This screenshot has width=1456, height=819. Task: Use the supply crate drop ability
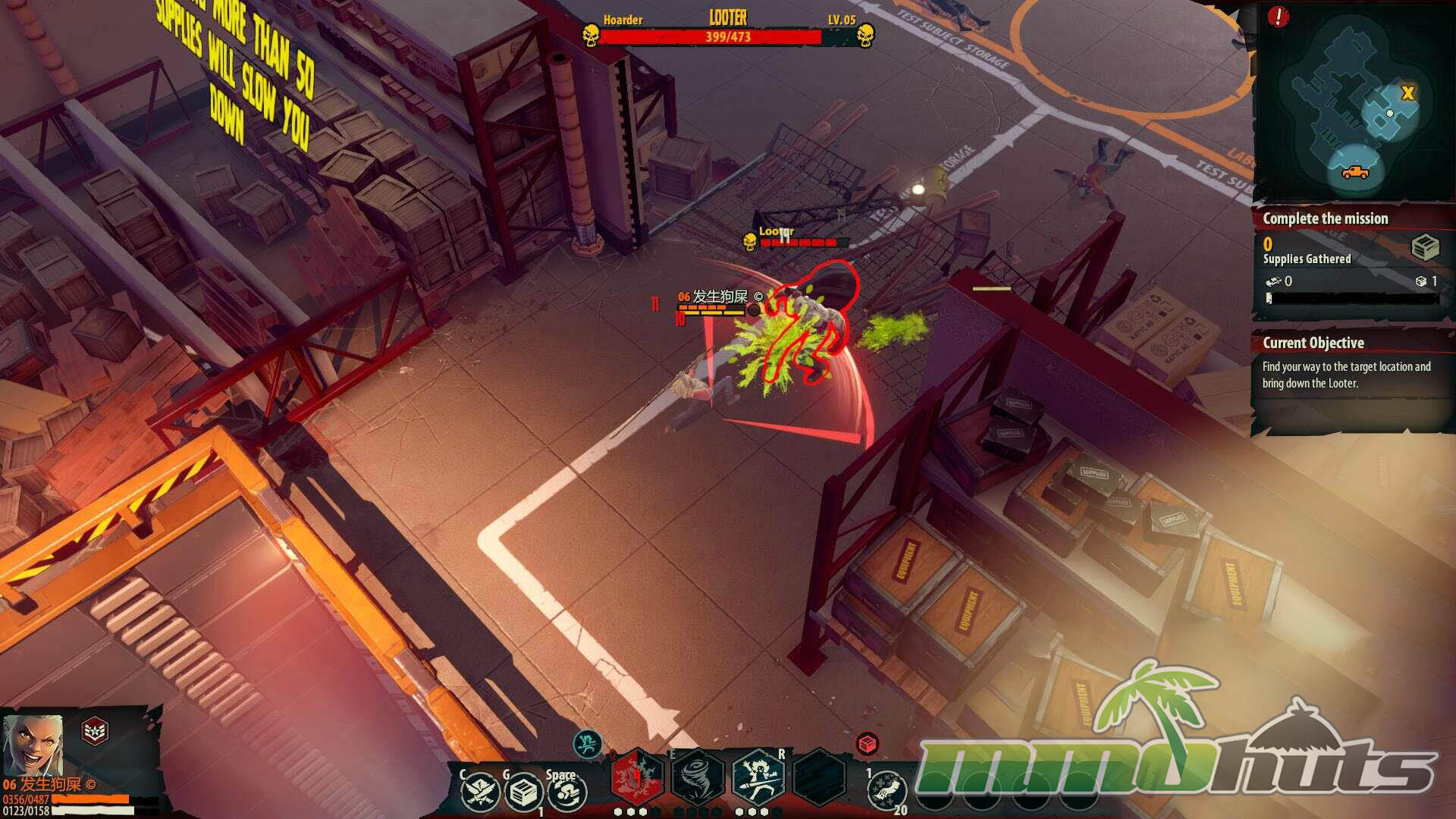click(x=523, y=792)
